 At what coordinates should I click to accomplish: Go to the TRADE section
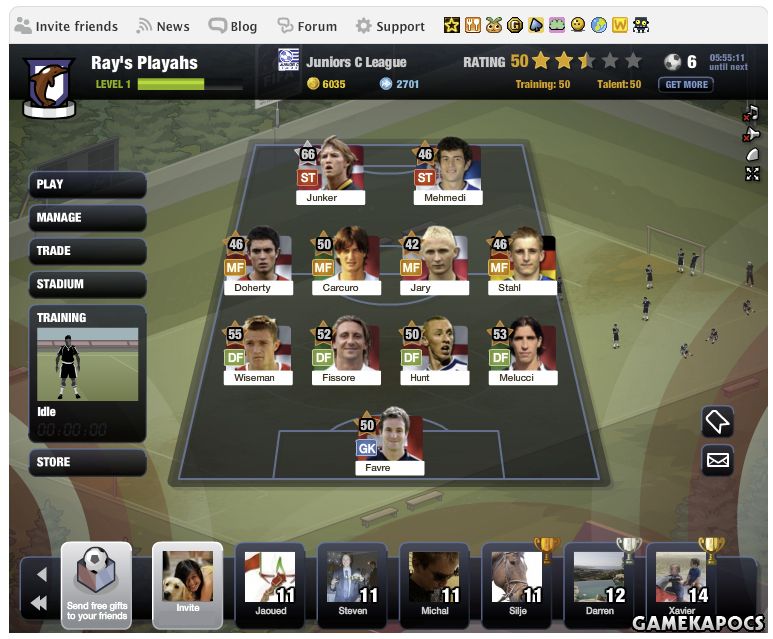point(88,251)
